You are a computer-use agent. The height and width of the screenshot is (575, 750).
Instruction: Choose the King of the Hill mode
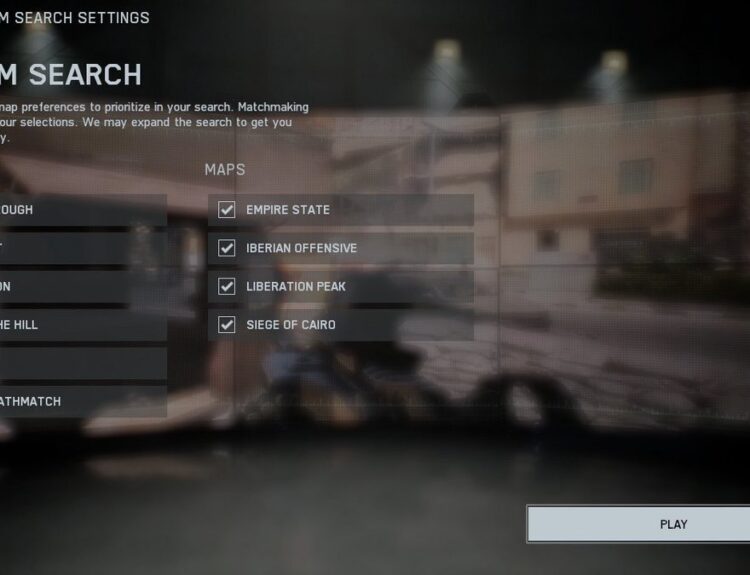(80, 325)
